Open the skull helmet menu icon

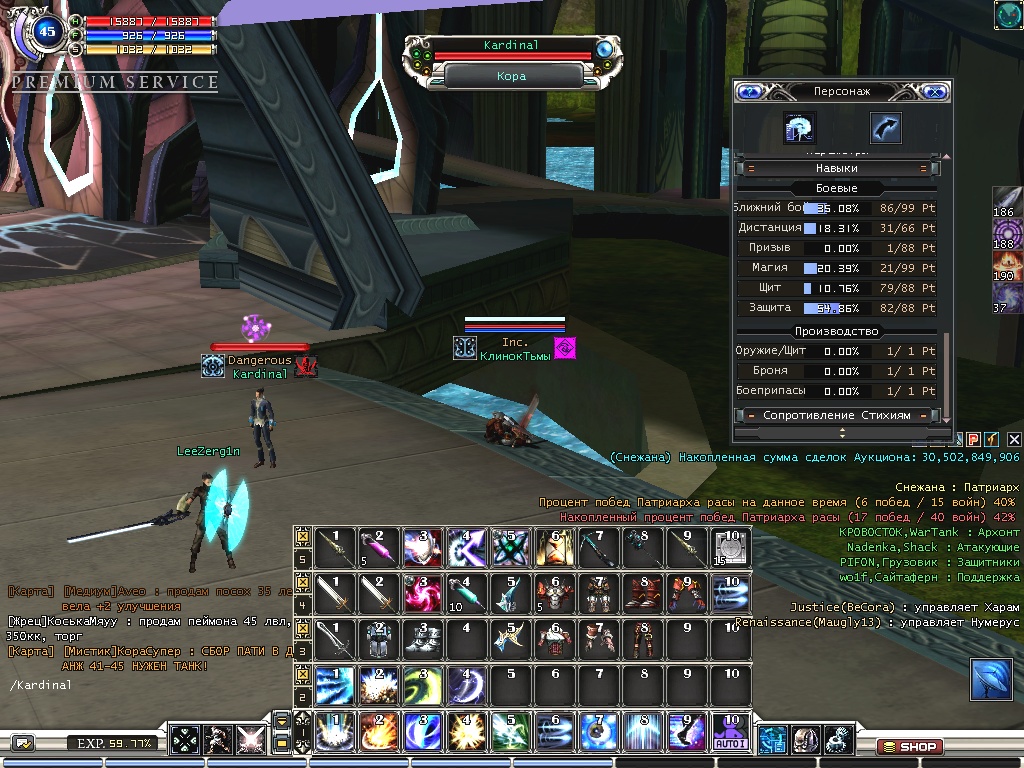805,739
